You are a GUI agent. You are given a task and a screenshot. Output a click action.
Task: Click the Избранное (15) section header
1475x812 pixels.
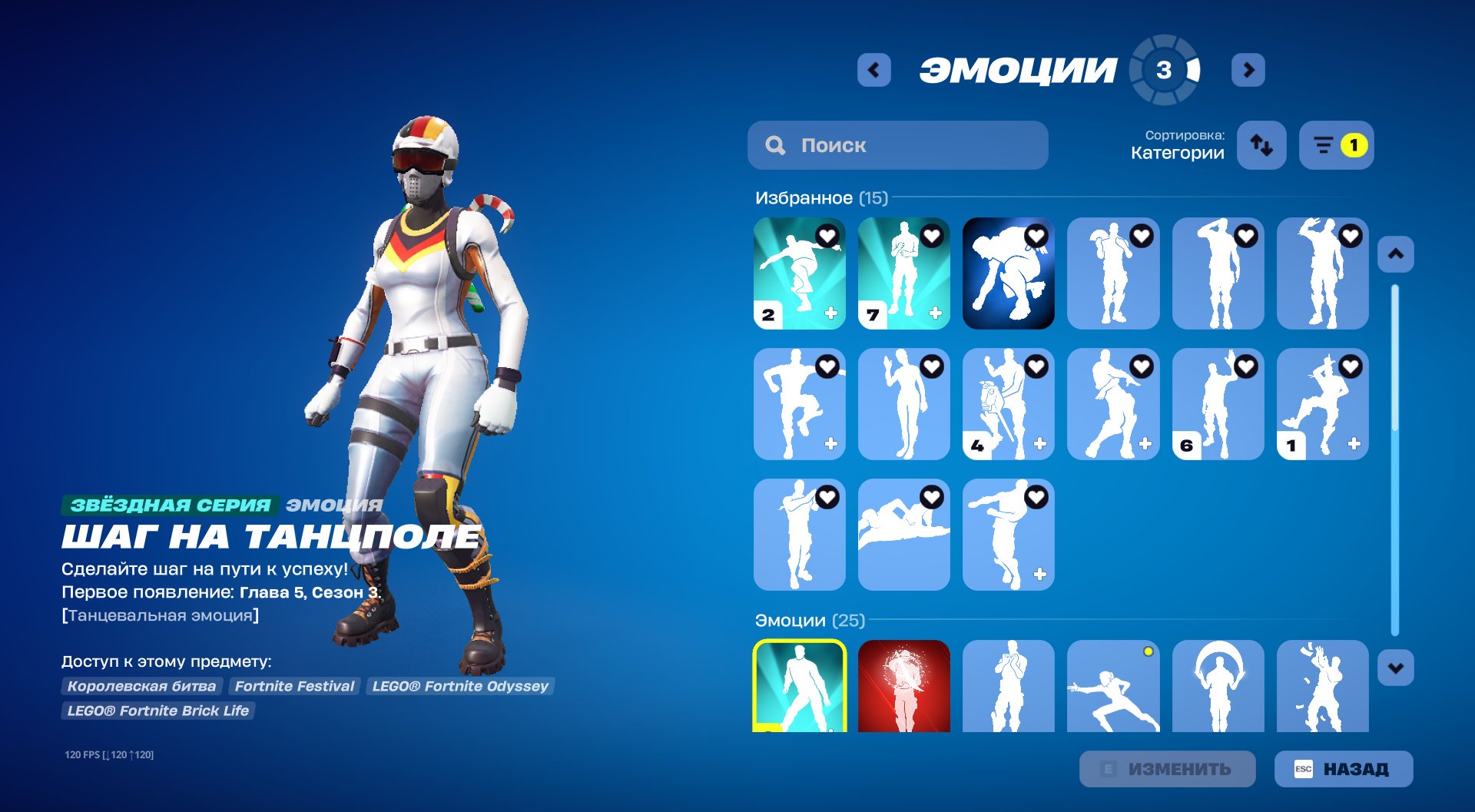pos(820,197)
